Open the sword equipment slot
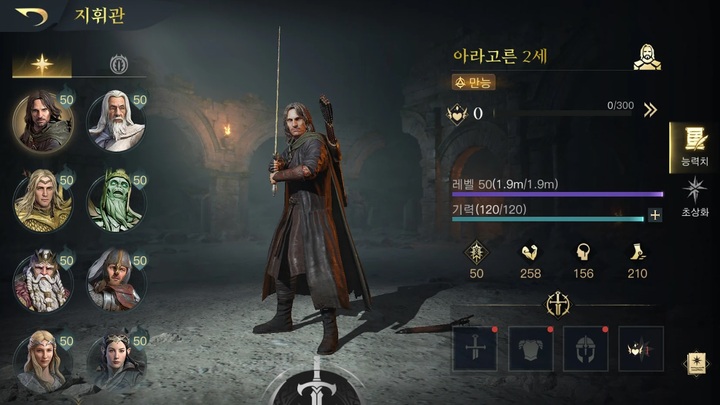Screen dimensions: 720x405 click(474, 349)
